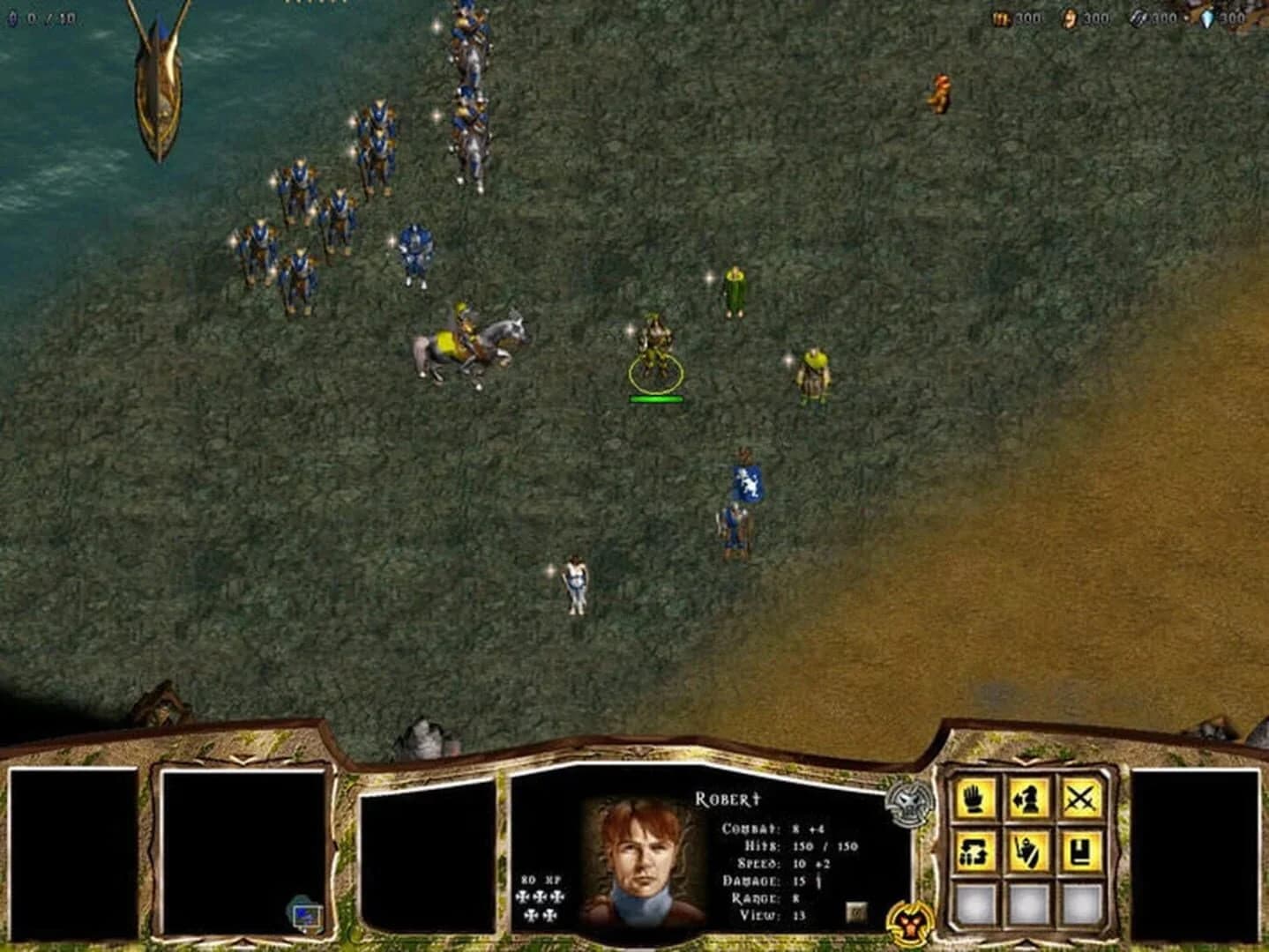1269x952 pixels.
Task: Select Robert's portrait thumbnail
Action: [x=638, y=864]
